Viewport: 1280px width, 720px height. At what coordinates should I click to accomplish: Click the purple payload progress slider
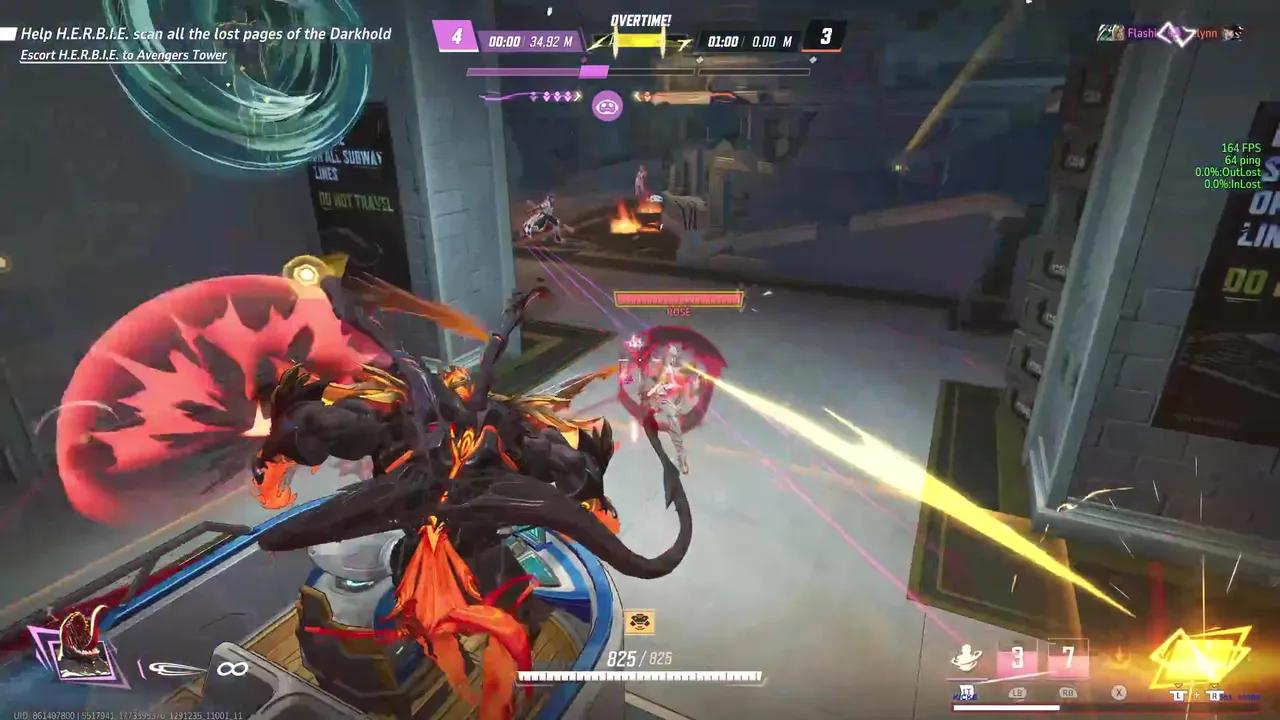595,71
